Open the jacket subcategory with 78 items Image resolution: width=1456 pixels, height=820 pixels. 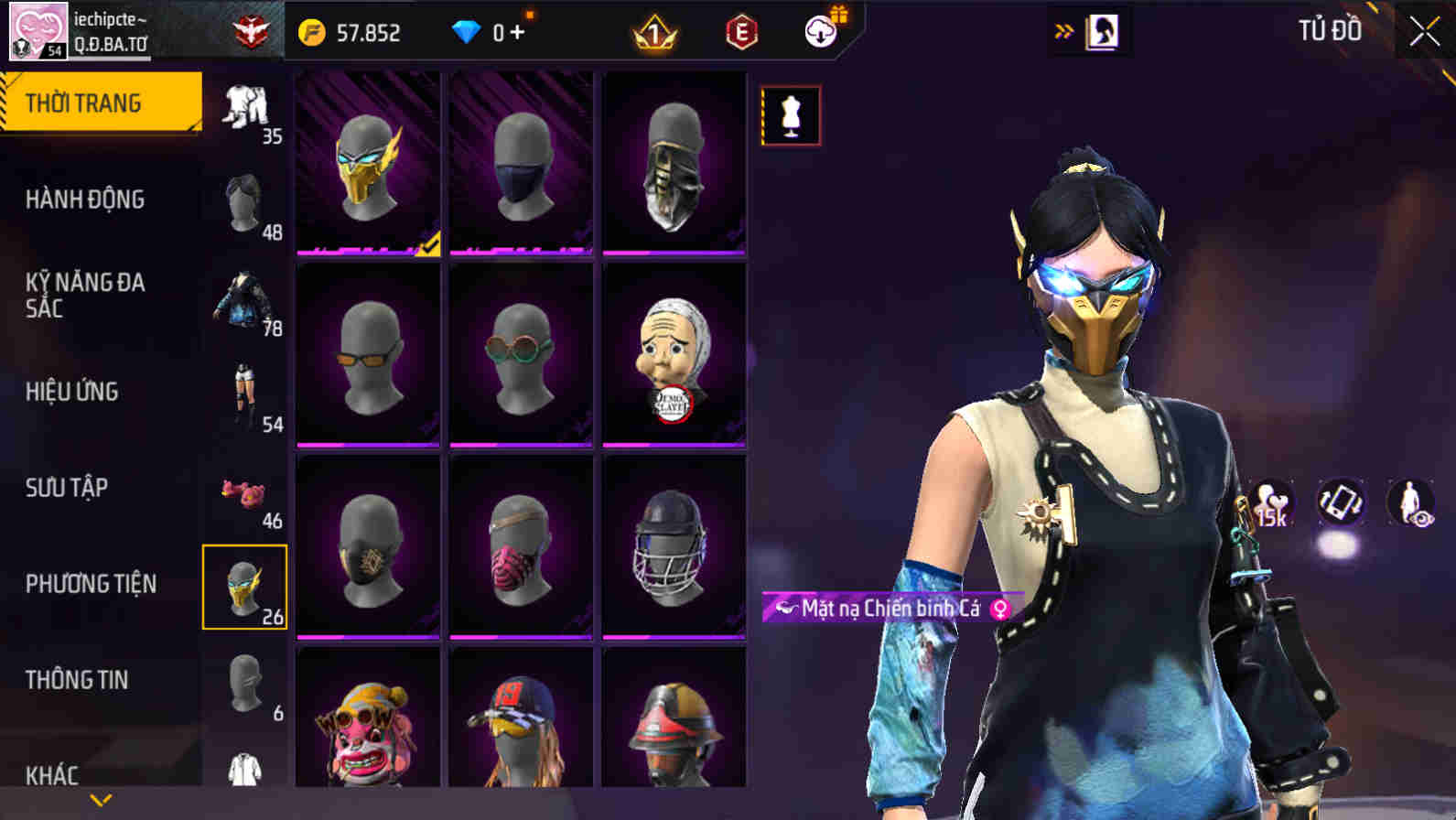(243, 302)
